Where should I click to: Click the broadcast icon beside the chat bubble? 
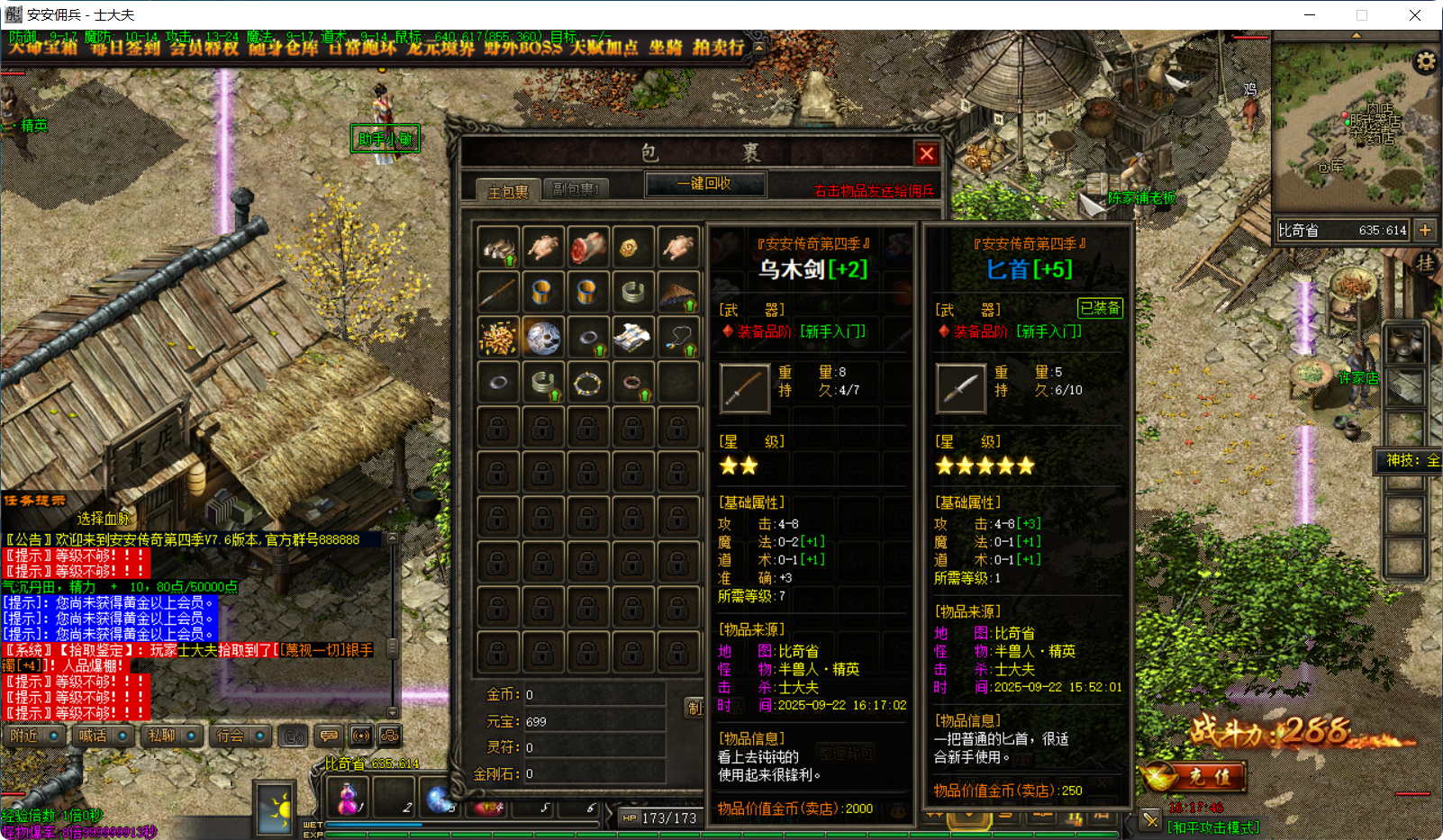360,736
